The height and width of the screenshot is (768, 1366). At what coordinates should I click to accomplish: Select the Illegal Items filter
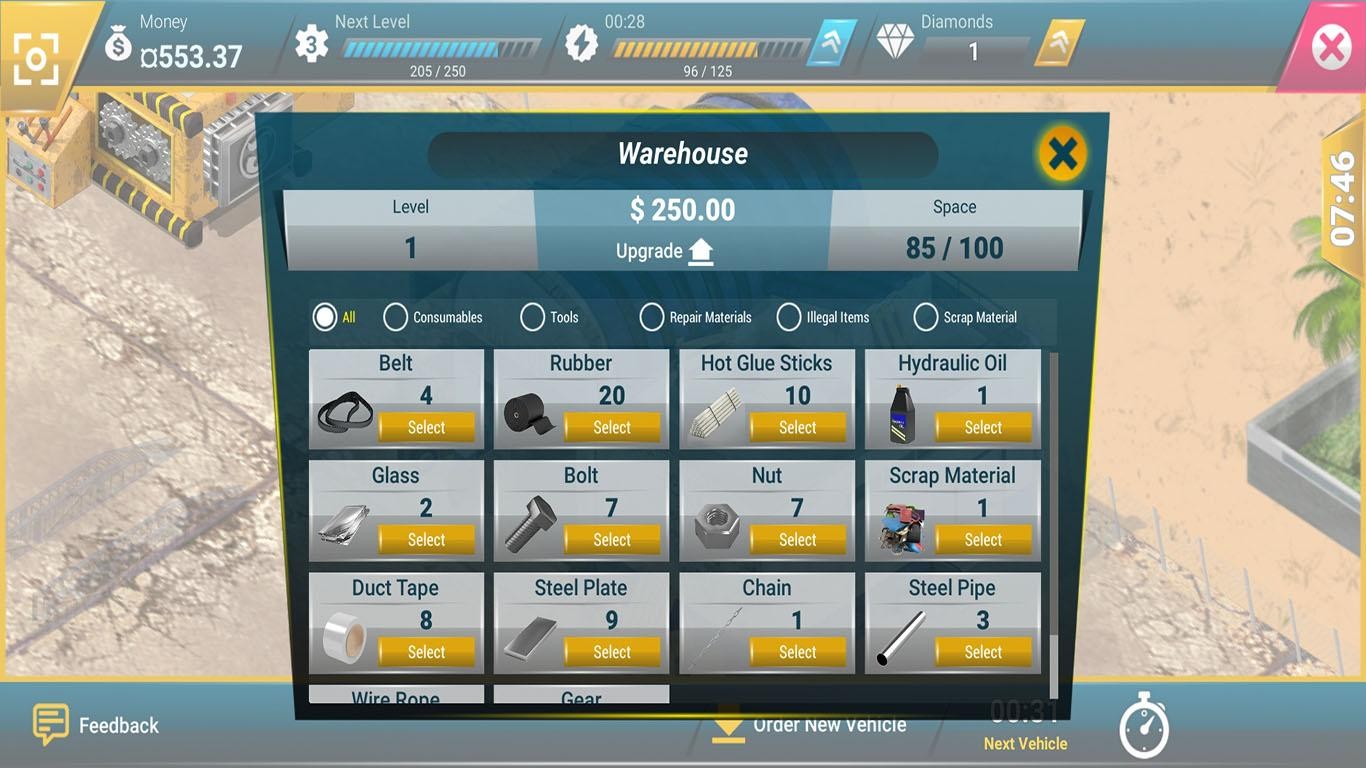(x=789, y=317)
